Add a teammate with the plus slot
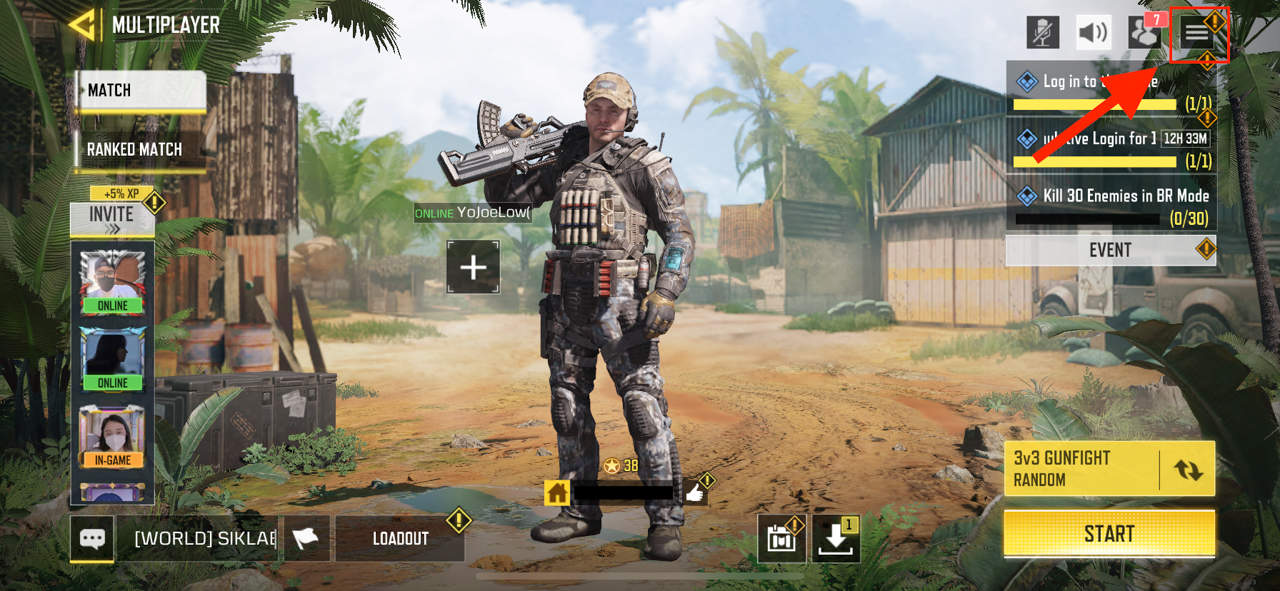This screenshot has width=1280, height=591. coord(473,267)
